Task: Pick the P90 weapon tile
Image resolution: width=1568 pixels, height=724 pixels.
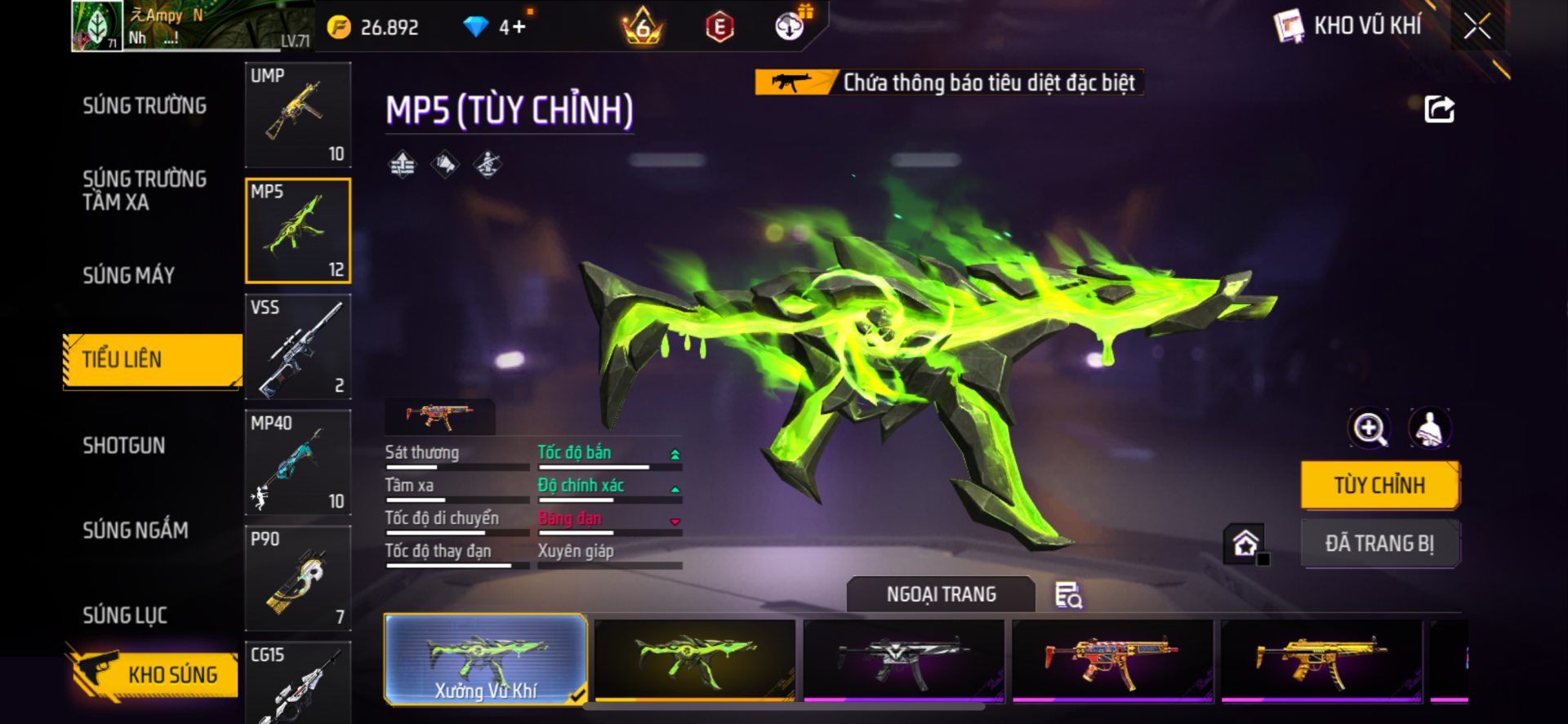Action: pos(298,579)
